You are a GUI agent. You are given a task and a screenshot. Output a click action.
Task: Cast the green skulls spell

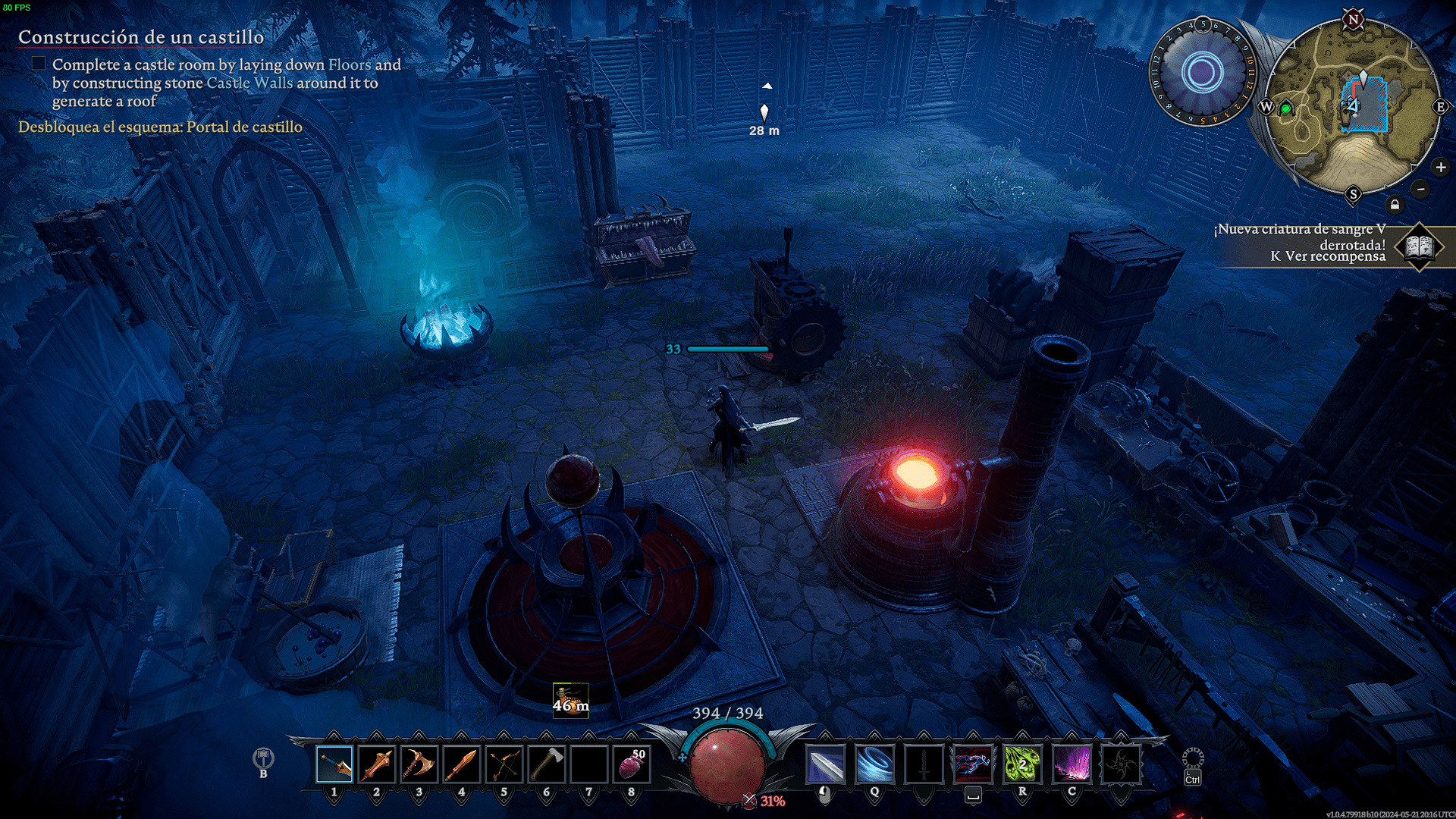(x=1022, y=764)
